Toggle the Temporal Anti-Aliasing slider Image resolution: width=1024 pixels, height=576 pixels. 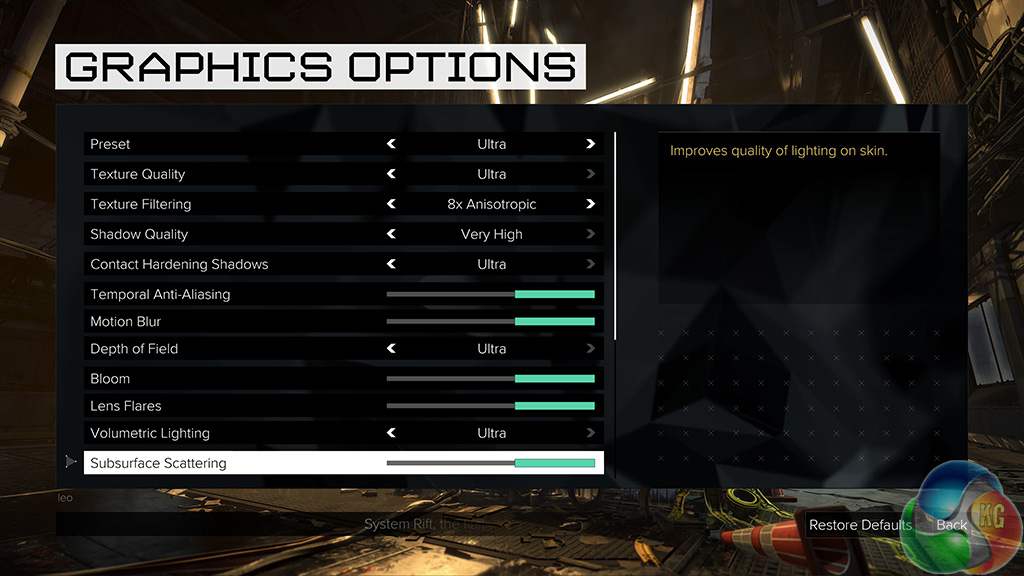coord(490,294)
